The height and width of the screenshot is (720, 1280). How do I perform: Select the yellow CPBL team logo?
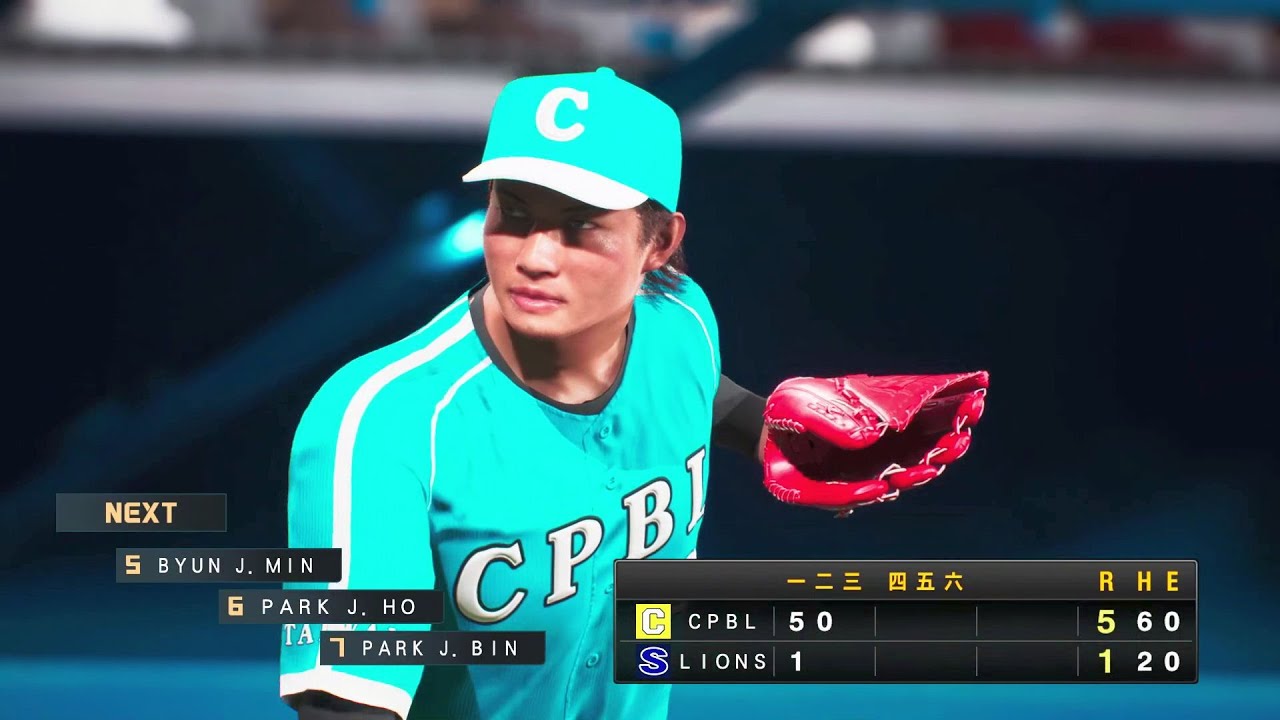(x=653, y=622)
